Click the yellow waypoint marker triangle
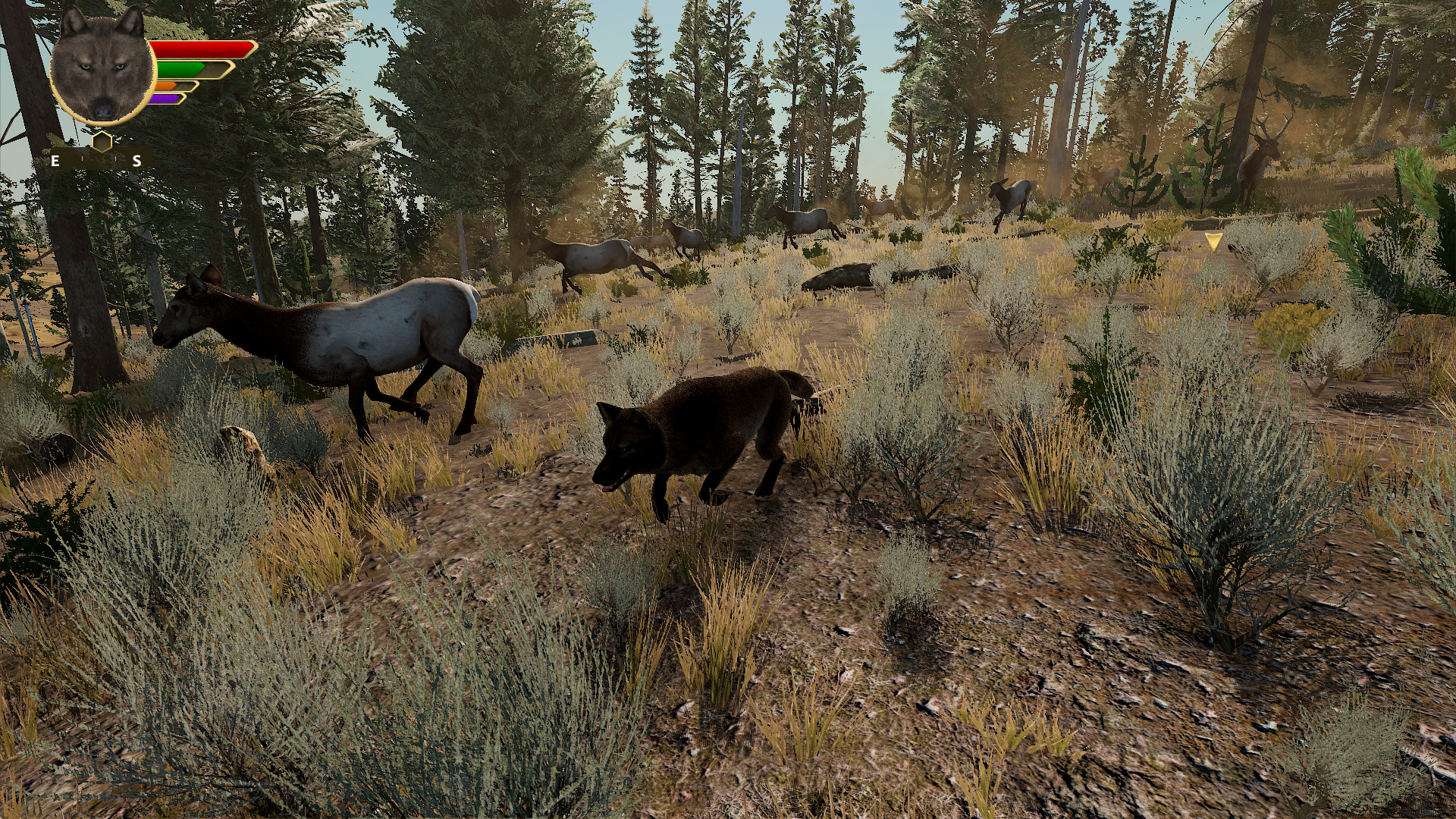This screenshot has width=1456, height=819. pos(1214,243)
